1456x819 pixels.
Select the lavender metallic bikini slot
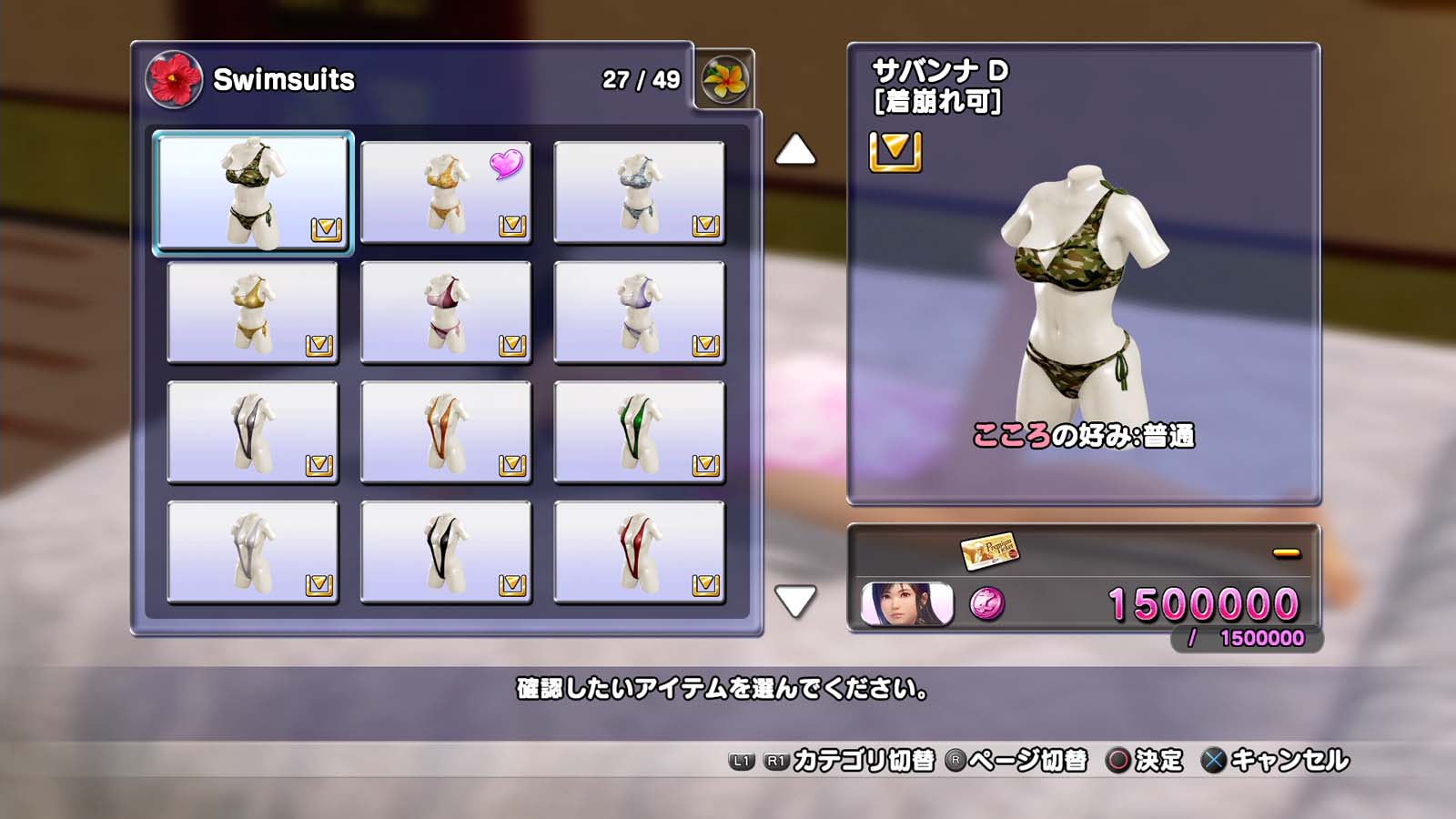click(639, 312)
